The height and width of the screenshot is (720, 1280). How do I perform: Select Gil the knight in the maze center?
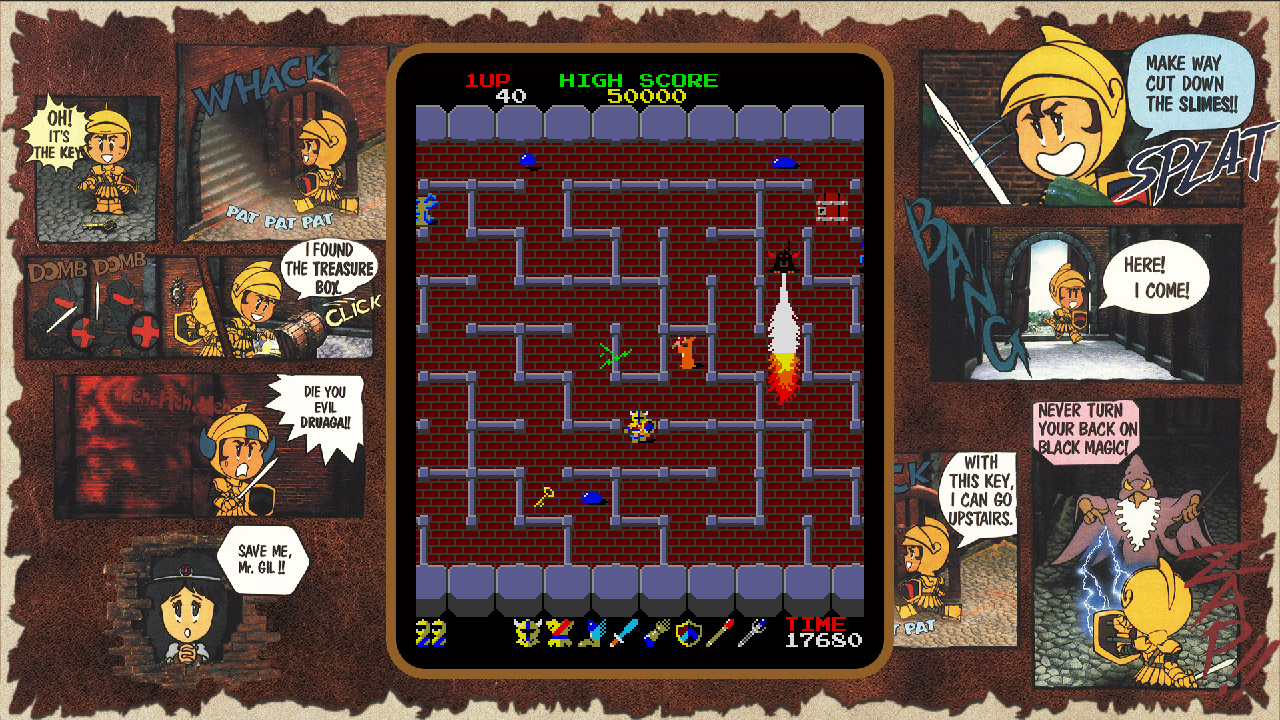tap(640, 424)
